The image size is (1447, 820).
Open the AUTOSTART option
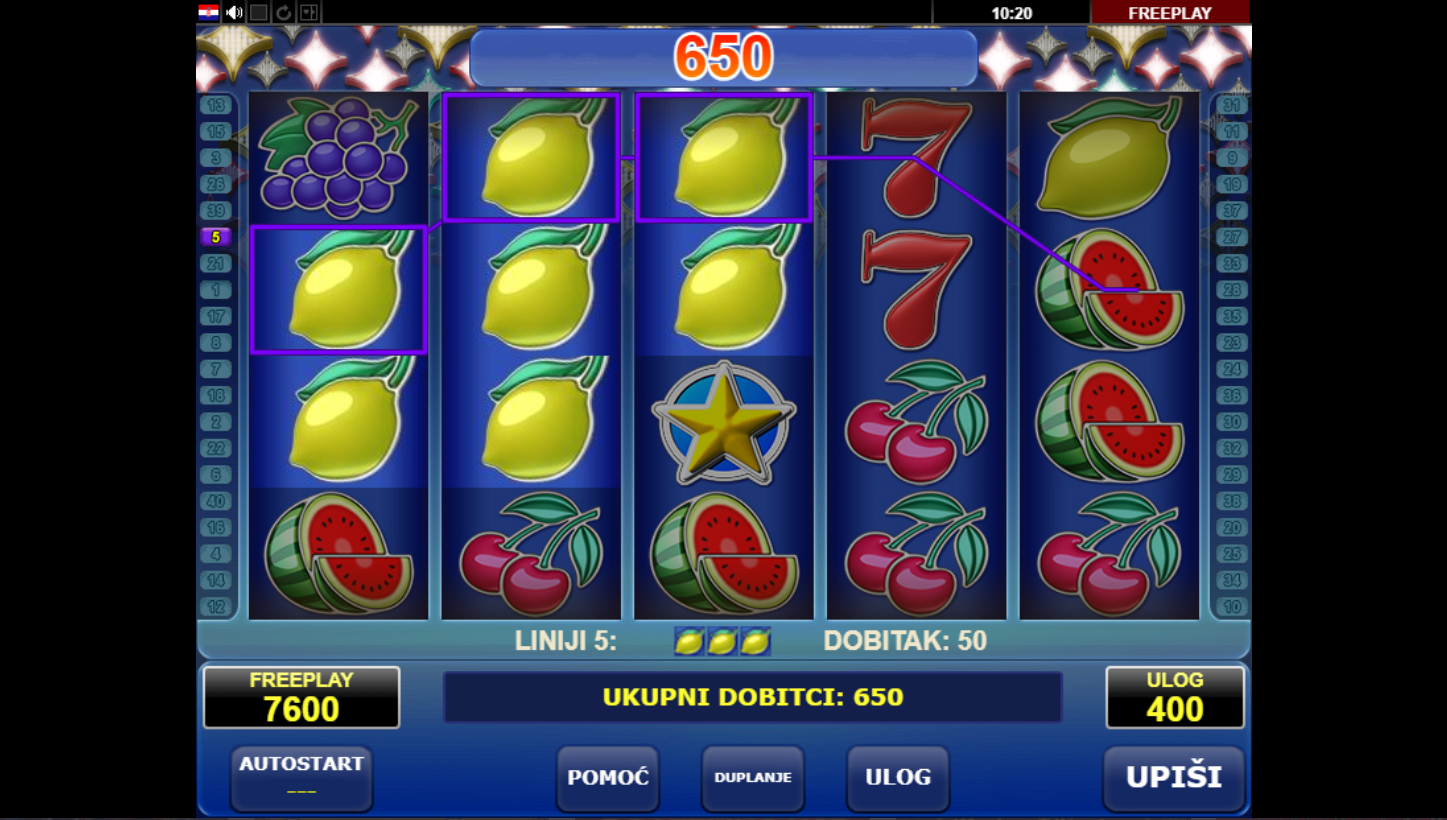tap(301, 778)
